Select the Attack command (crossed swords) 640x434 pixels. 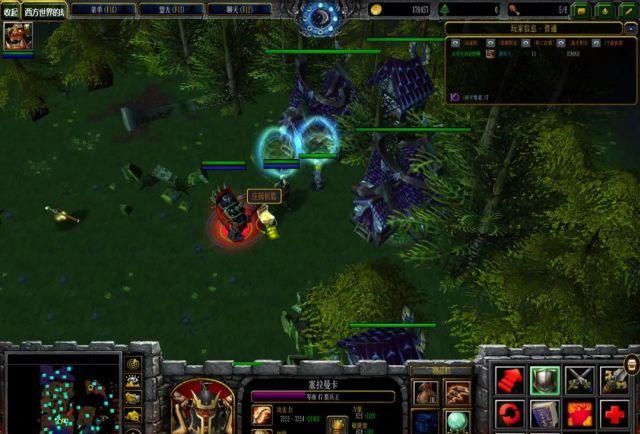(581, 379)
